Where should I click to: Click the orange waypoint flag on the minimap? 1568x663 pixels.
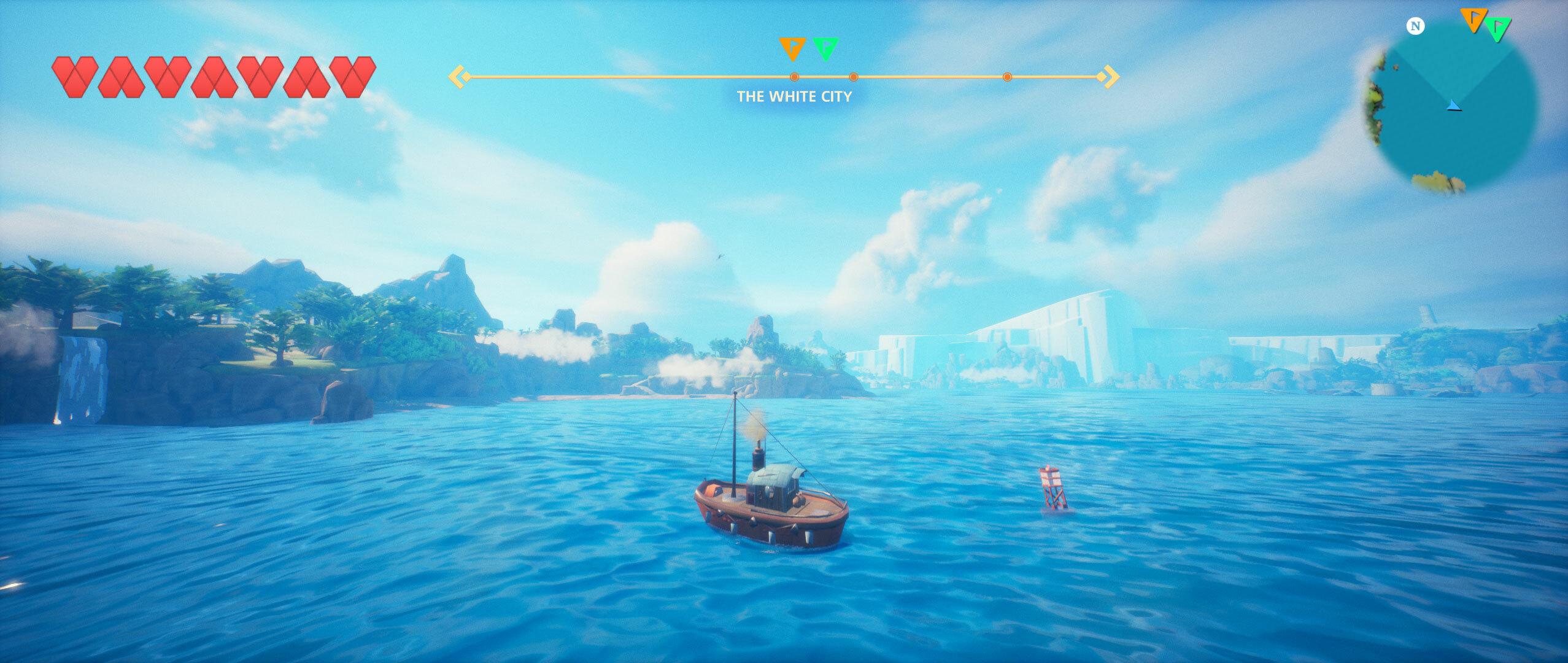pos(1473,20)
